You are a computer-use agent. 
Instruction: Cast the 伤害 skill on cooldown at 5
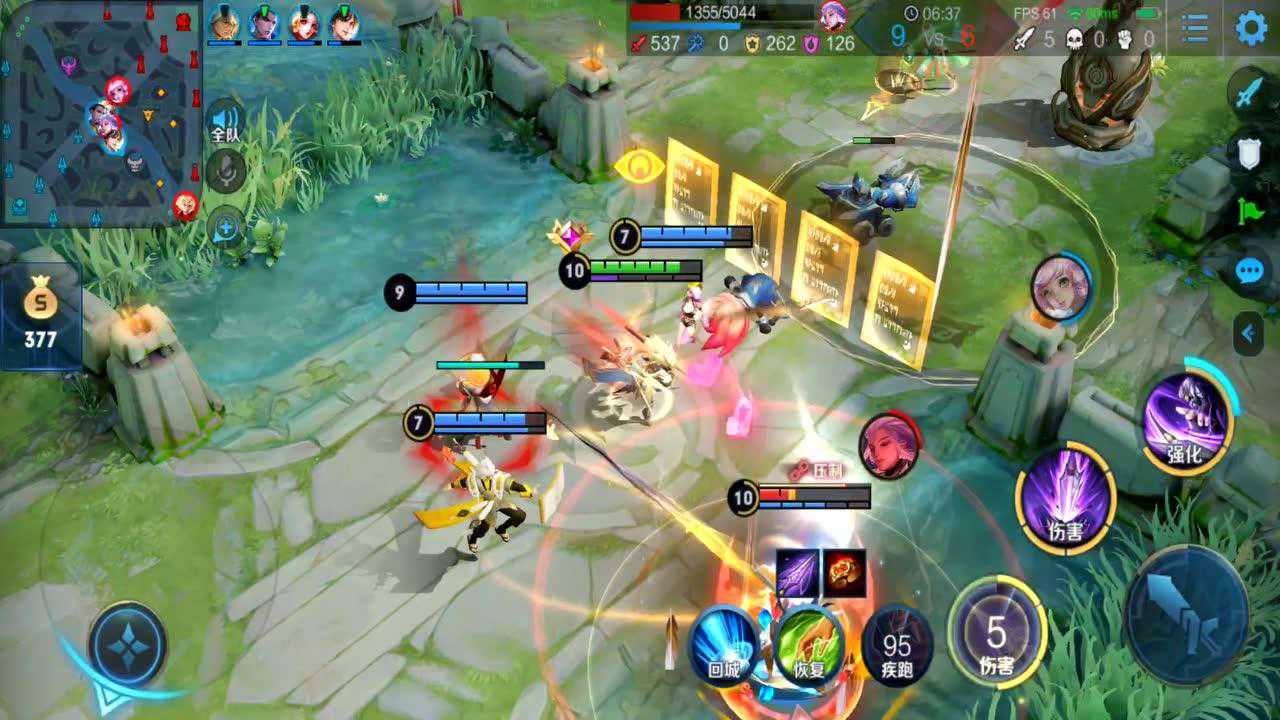pos(996,633)
